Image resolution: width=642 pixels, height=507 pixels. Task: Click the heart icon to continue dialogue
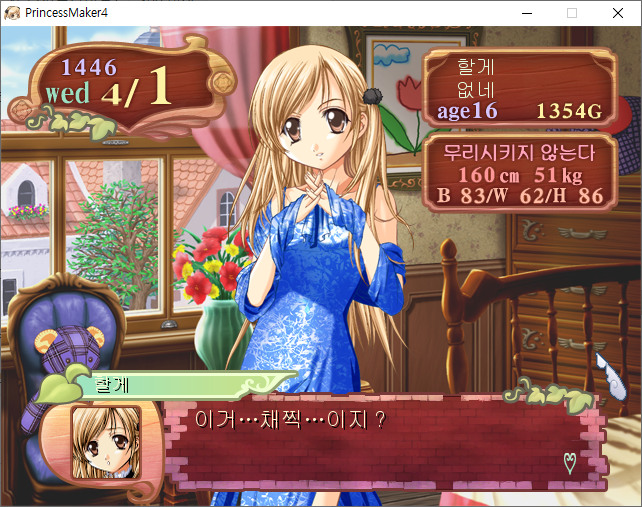pyautogui.click(x=570, y=462)
